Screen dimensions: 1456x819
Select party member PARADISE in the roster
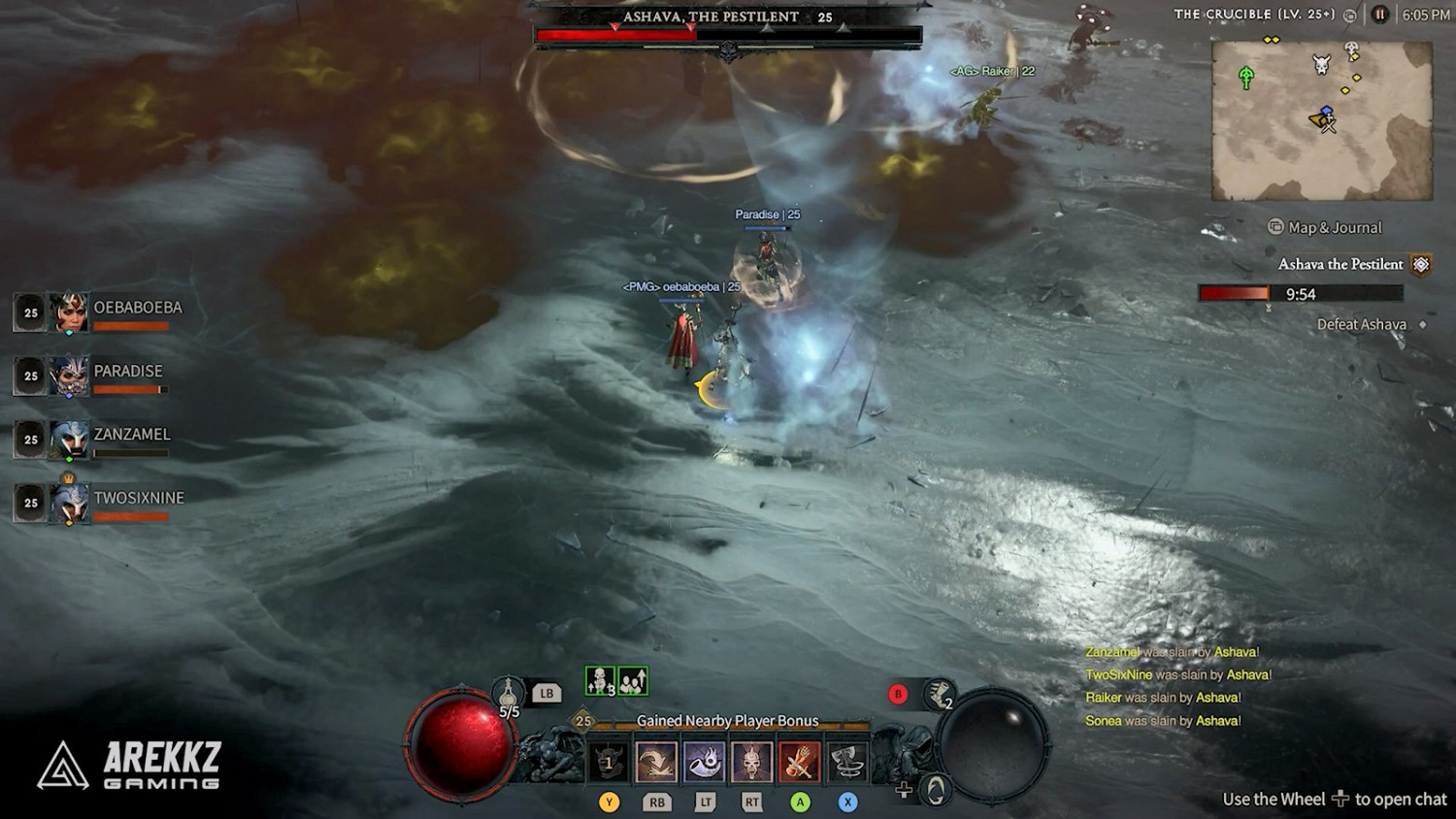127,371
